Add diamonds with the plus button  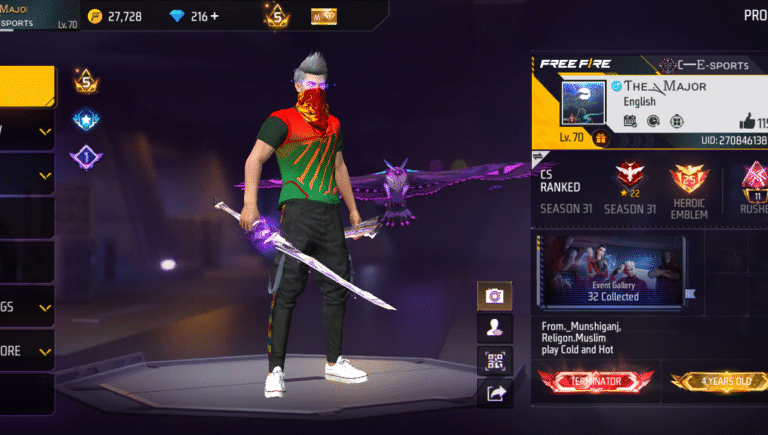[x=214, y=16]
